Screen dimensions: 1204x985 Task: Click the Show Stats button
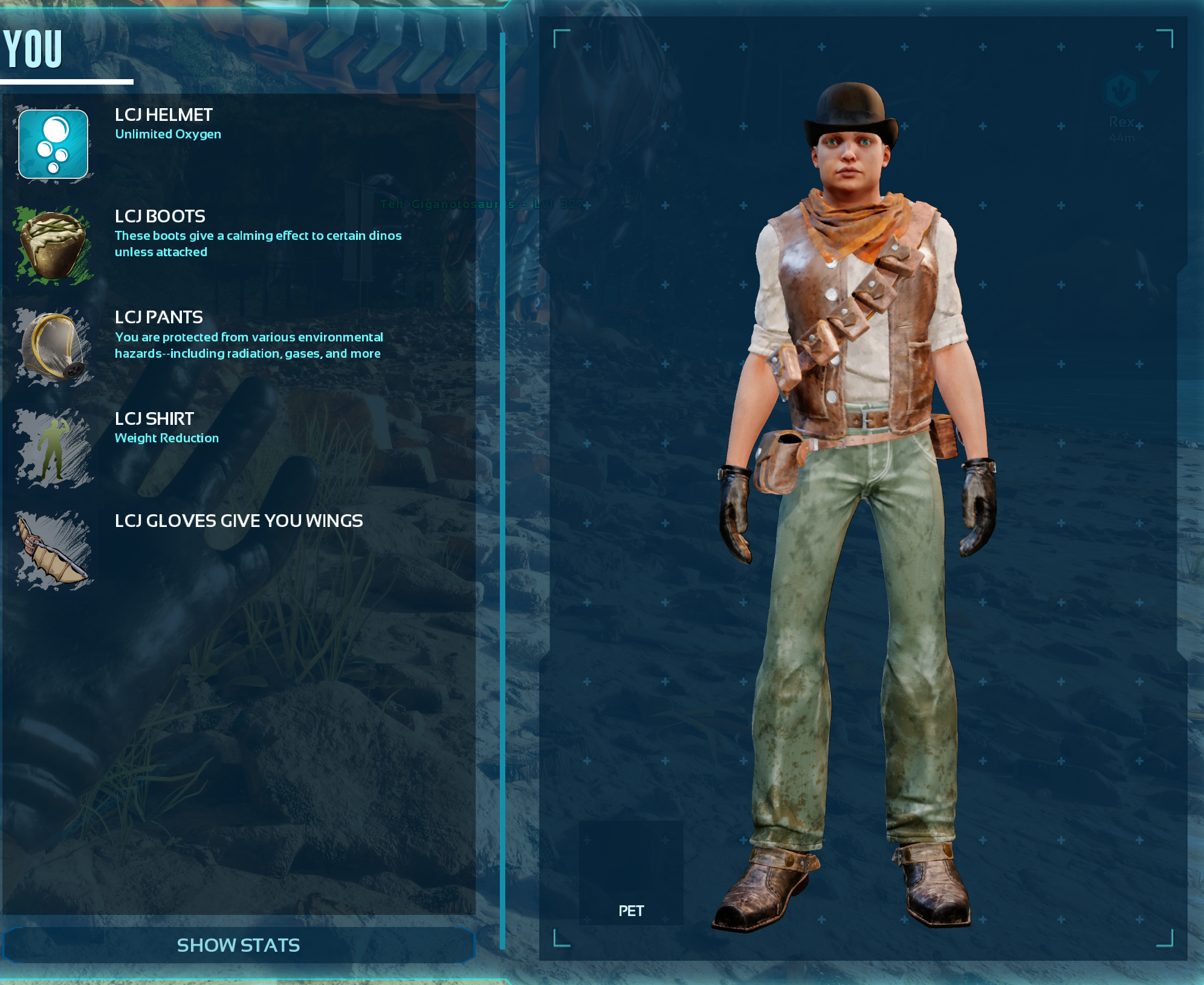(x=238, y=945)
